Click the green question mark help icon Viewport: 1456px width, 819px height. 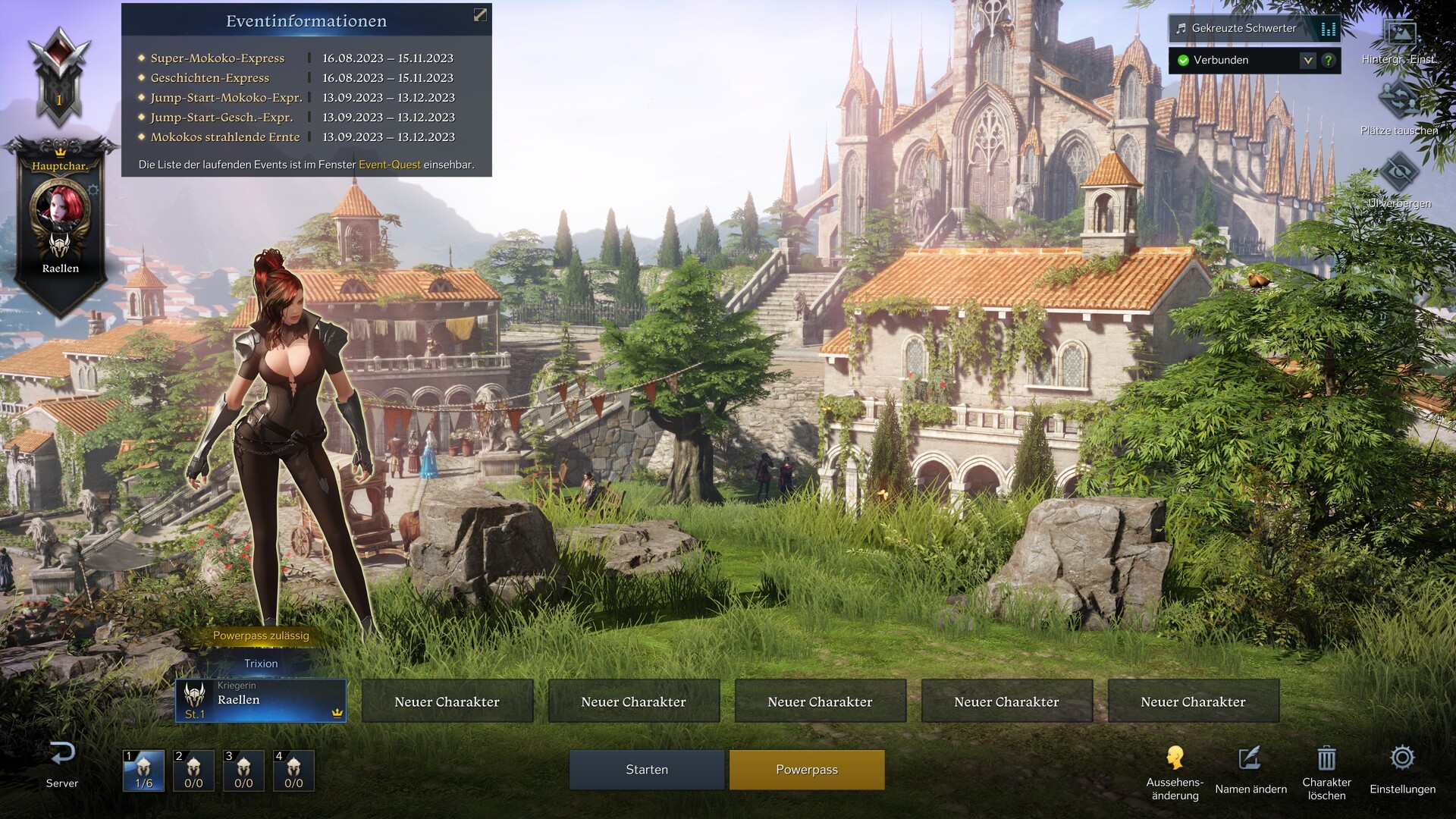(1329, 60)
